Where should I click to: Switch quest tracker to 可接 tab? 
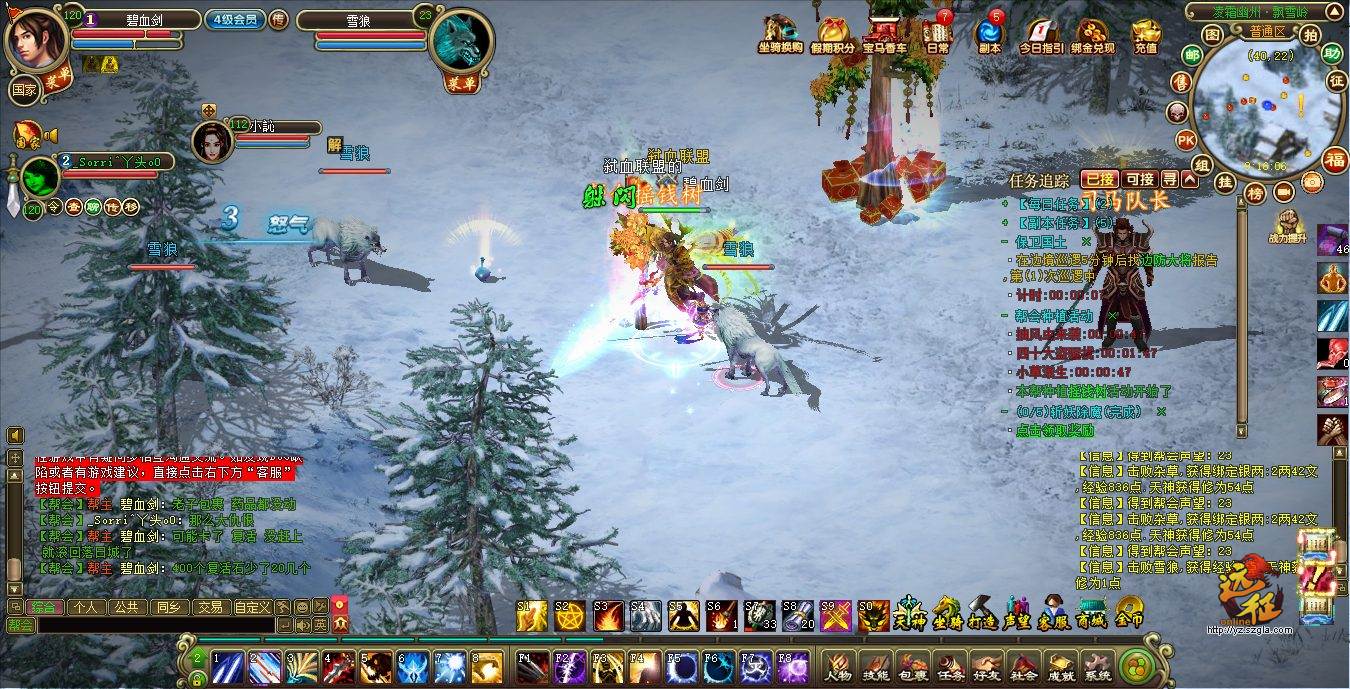tap(1139, 179)
